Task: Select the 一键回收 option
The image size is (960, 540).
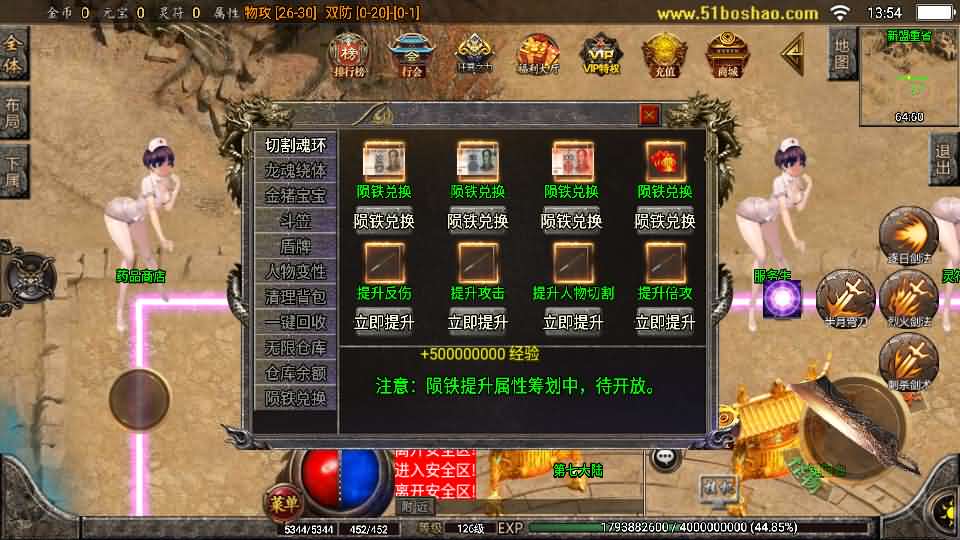Action: [x=295, y=322]
